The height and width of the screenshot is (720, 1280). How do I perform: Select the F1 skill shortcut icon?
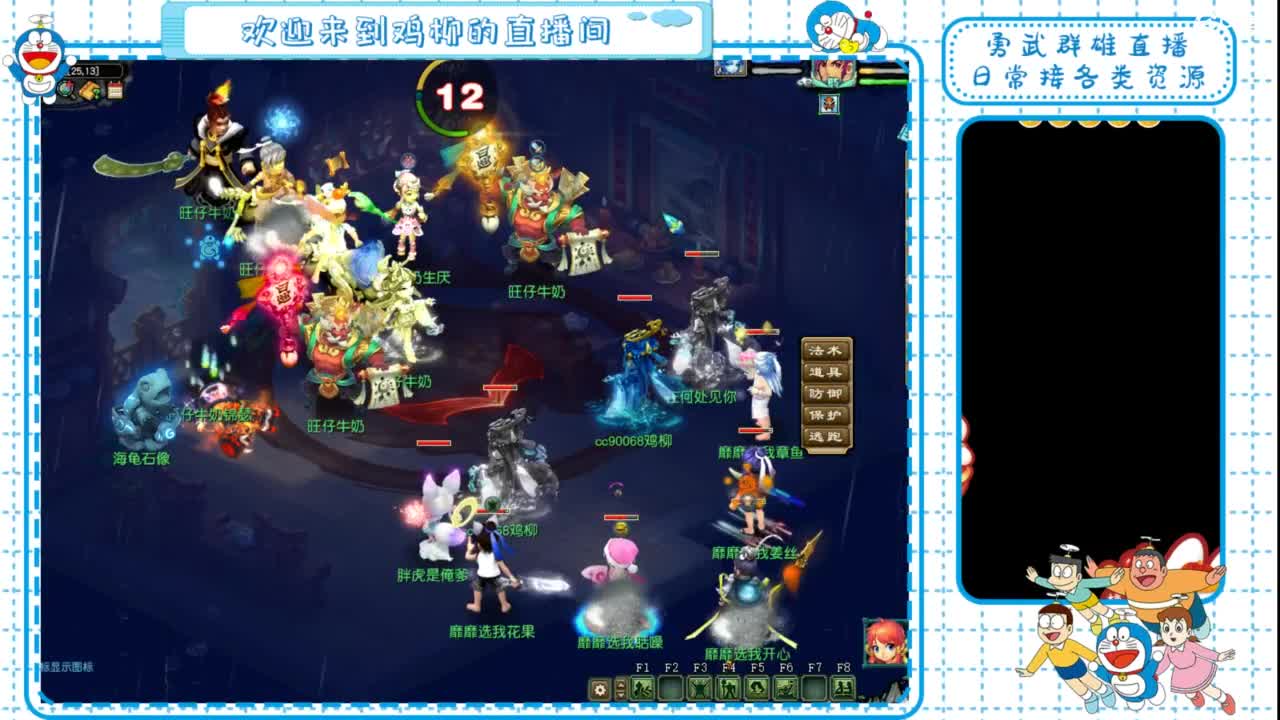coord(643,688)
